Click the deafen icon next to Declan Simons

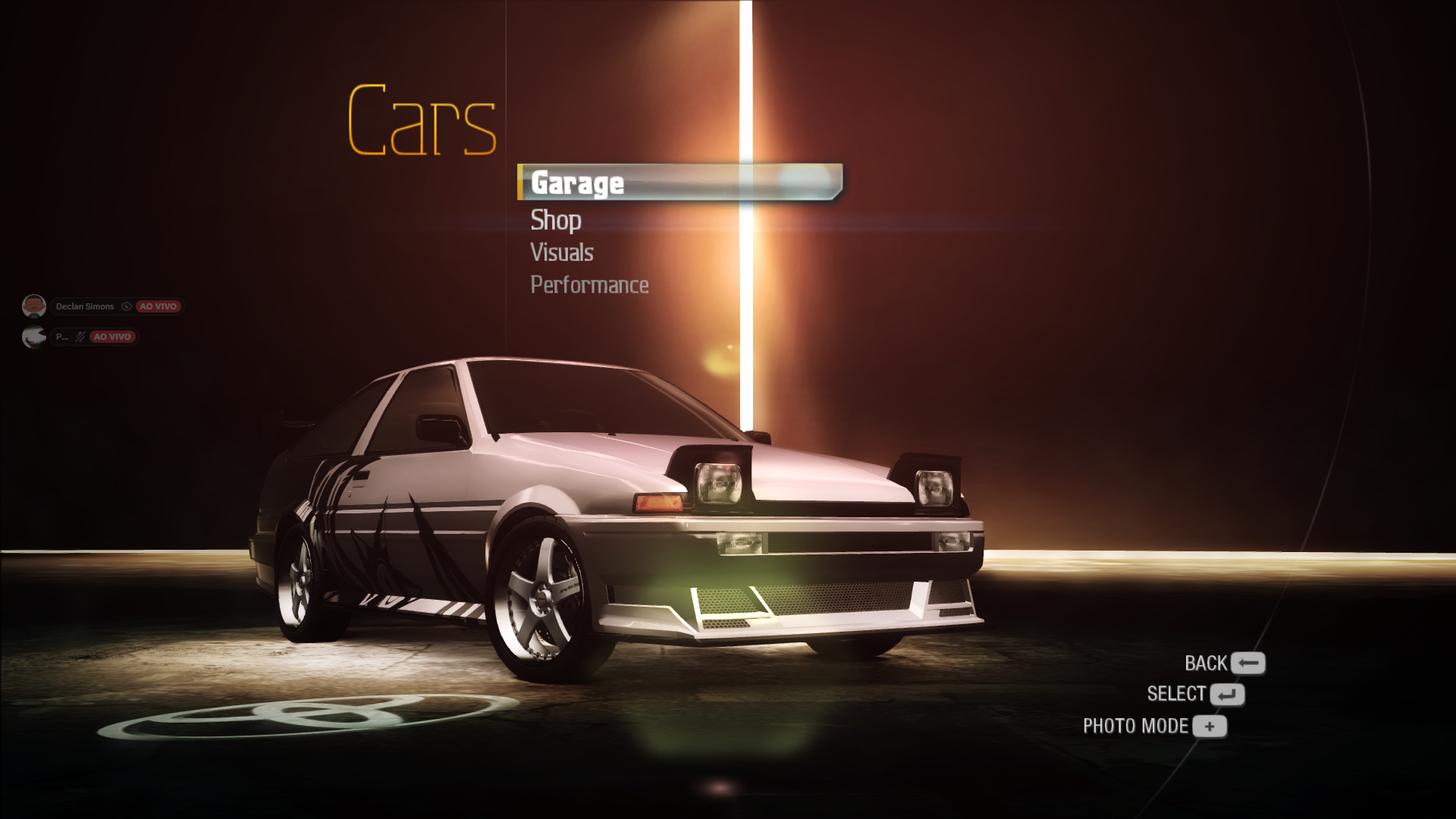click(x=127, y=306)
